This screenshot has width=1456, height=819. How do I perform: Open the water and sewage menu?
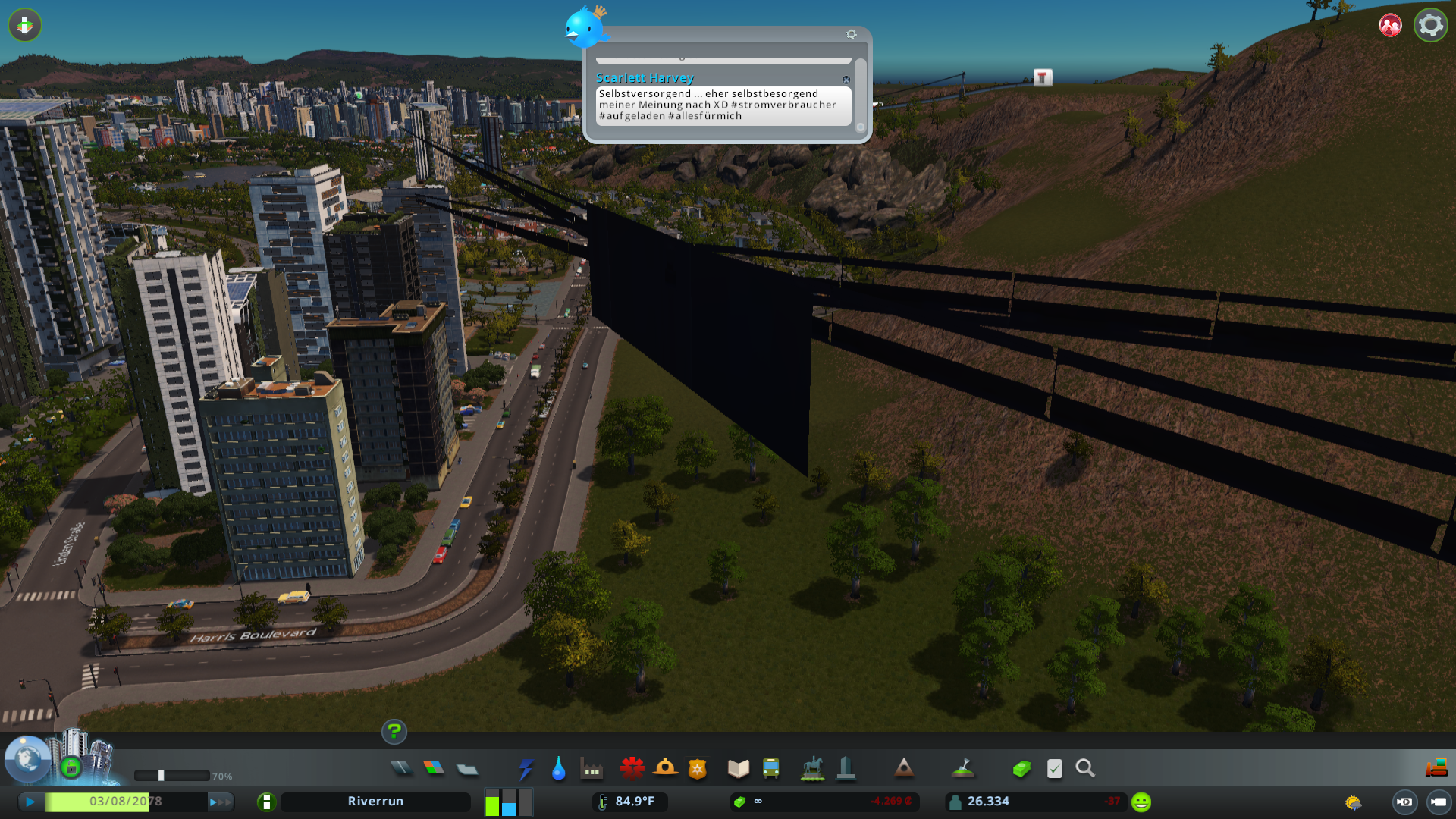tap(559, 768)
